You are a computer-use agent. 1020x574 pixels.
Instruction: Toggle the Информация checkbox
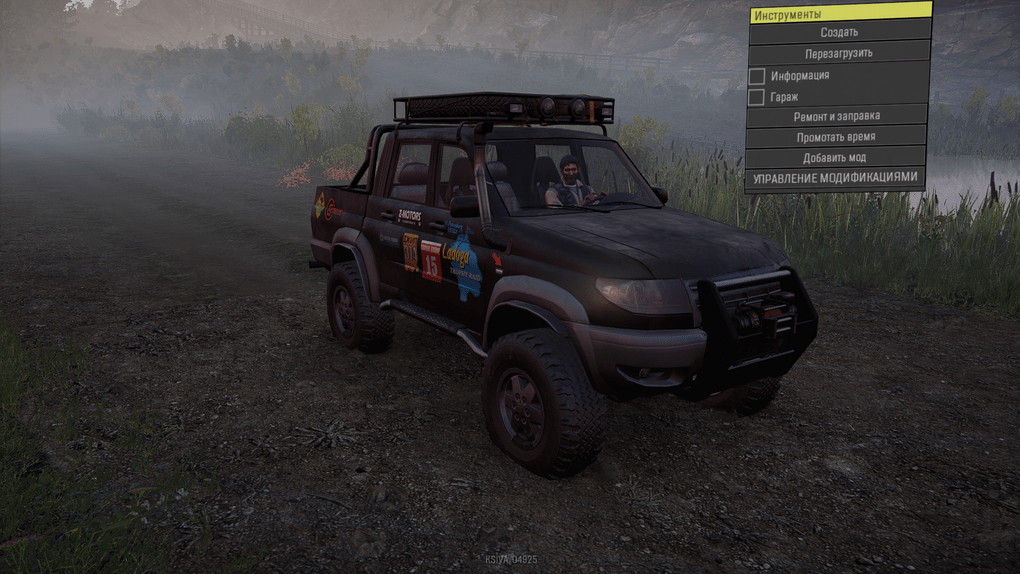coord(757,76)
